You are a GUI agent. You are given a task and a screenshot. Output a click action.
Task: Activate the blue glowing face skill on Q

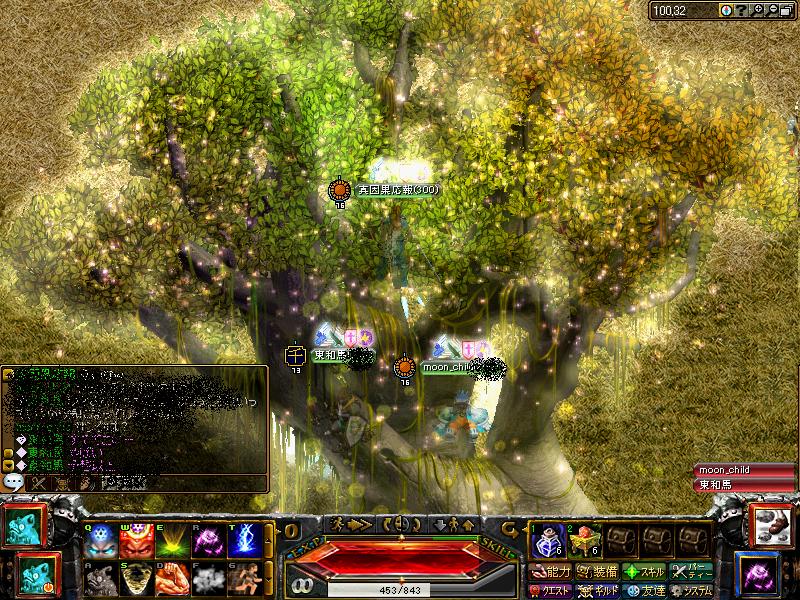101,541
